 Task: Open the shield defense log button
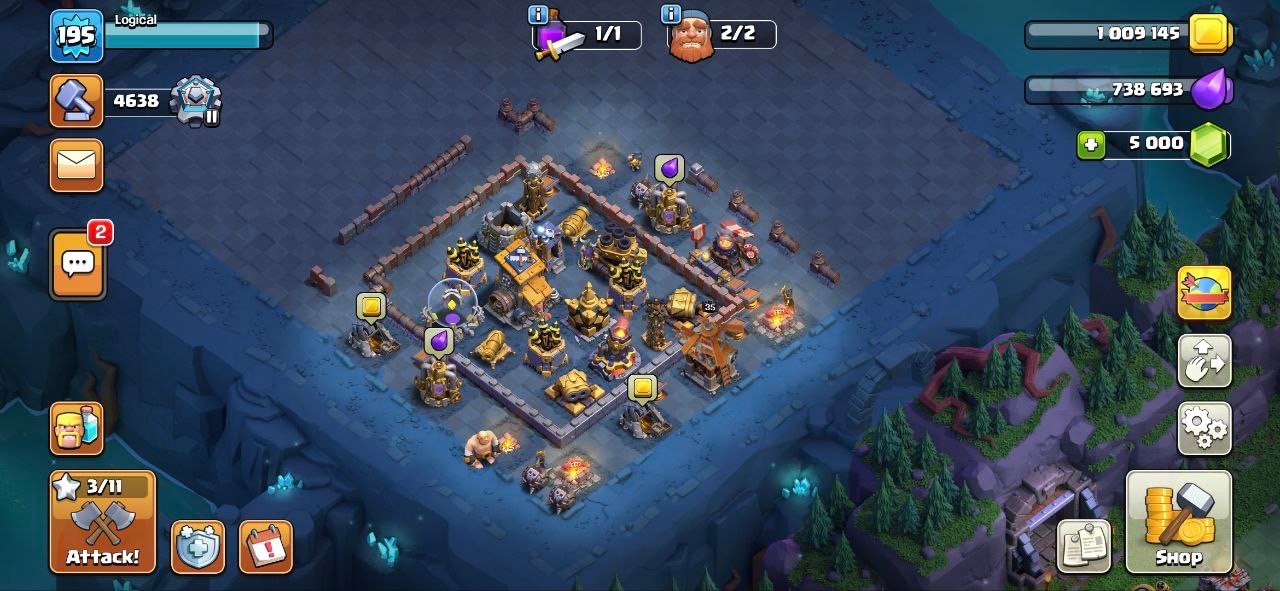197,547
